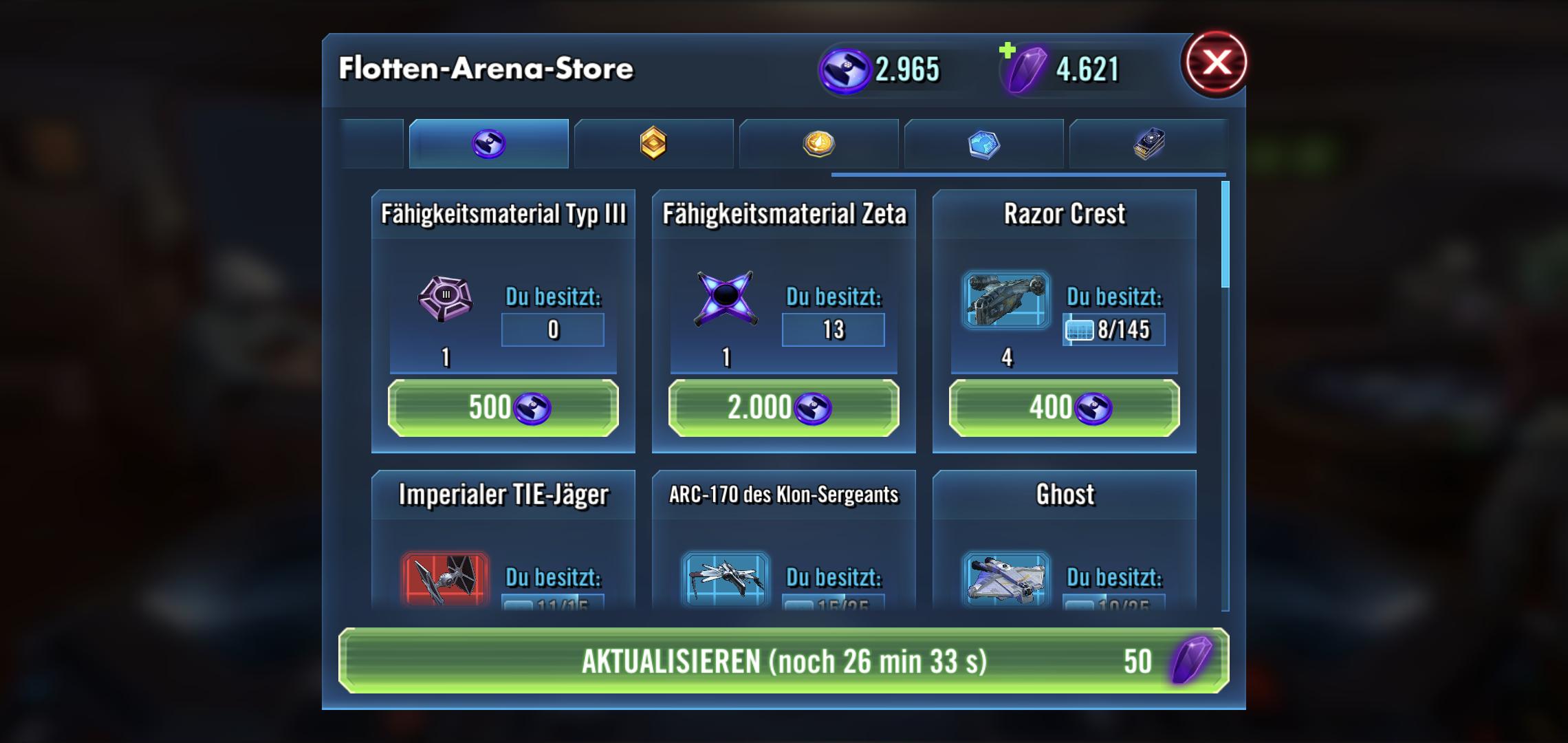Image resolution: width=1568 pixels, height=743 pixels.
Task: Buy Razor Crest shards for 400
Action: tap(1064, 408)
